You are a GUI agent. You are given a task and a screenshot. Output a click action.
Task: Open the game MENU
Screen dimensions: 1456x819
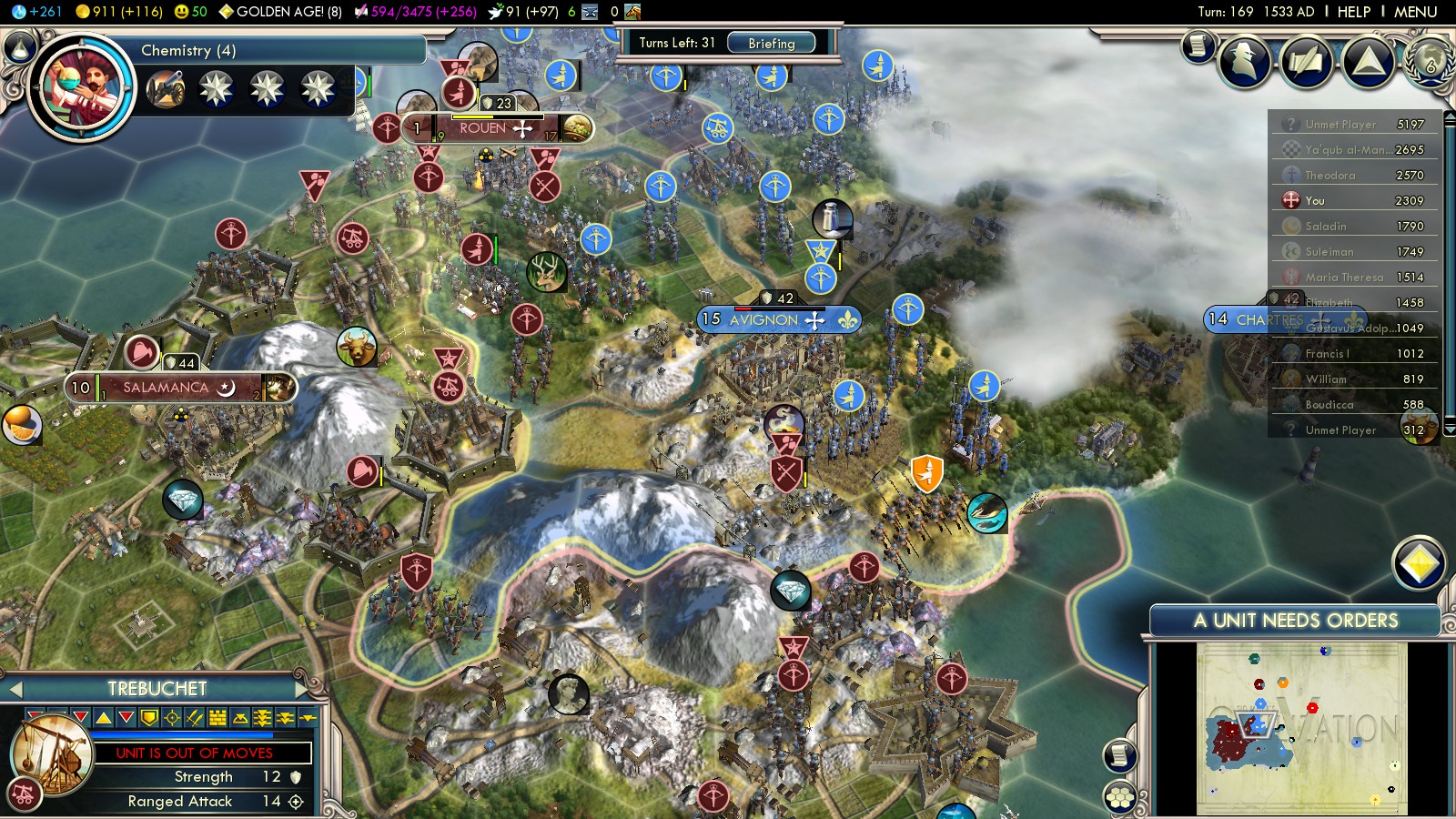coord(1415,12)
